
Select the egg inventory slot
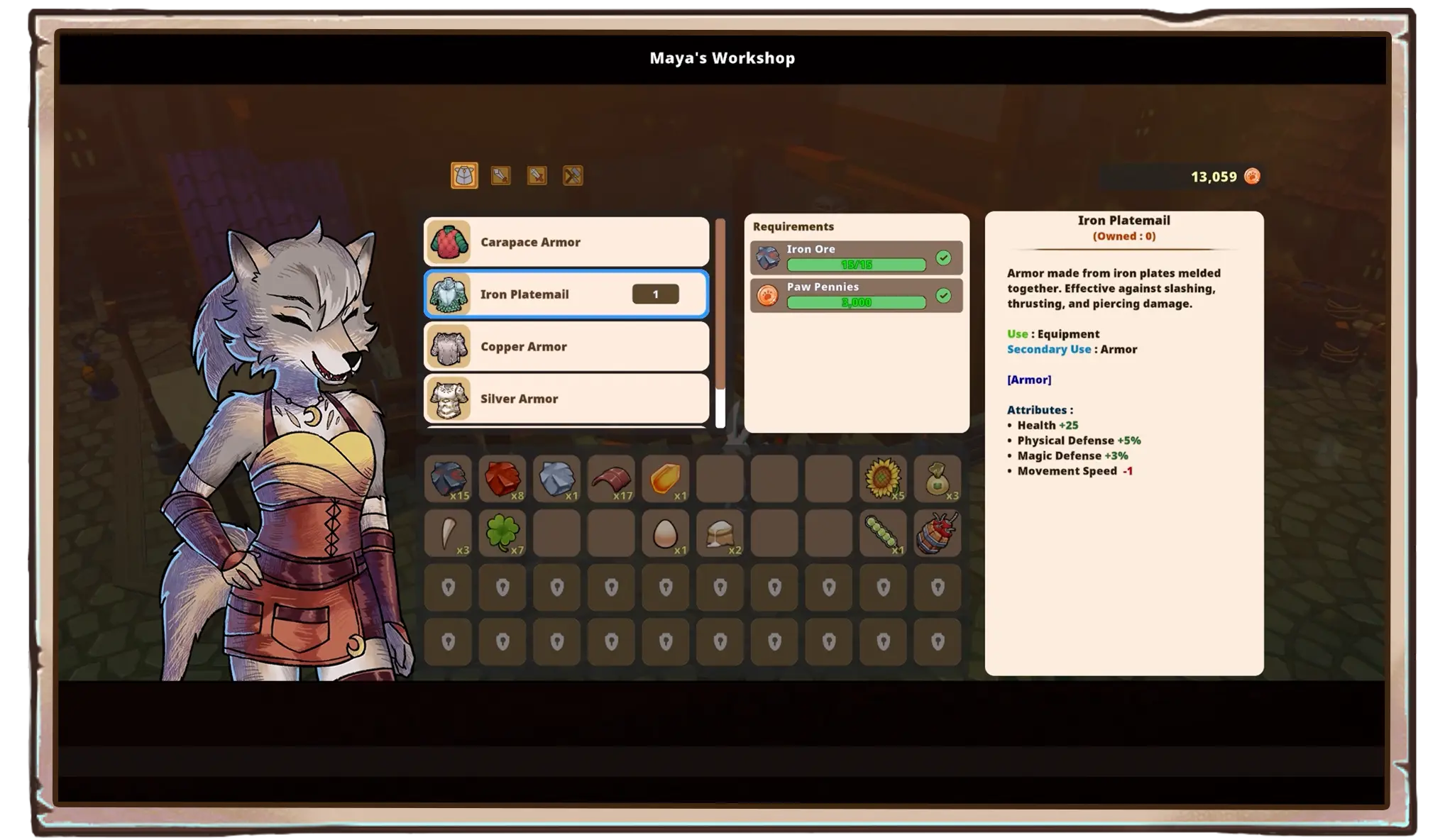pyautogui.click(x=666, y=534)
